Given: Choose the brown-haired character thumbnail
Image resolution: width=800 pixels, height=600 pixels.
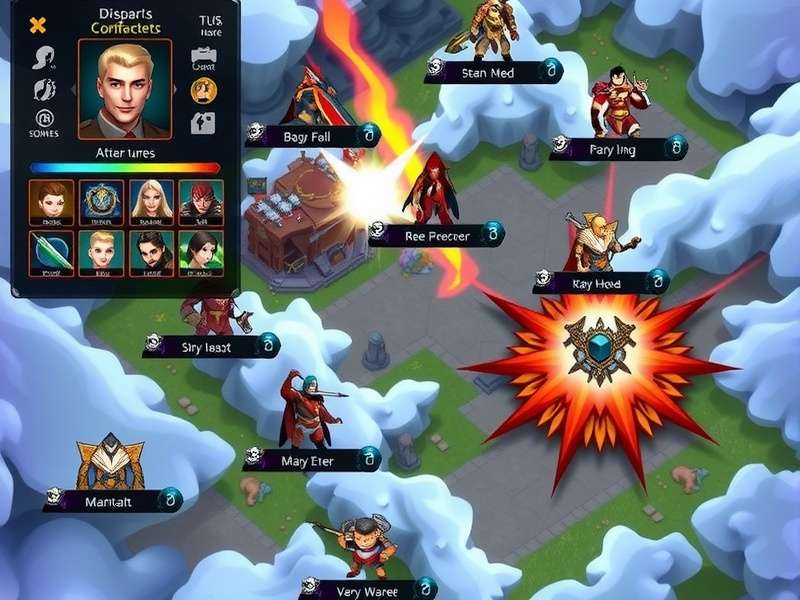Looking at the screenshot, I should [x=51, y=200].
